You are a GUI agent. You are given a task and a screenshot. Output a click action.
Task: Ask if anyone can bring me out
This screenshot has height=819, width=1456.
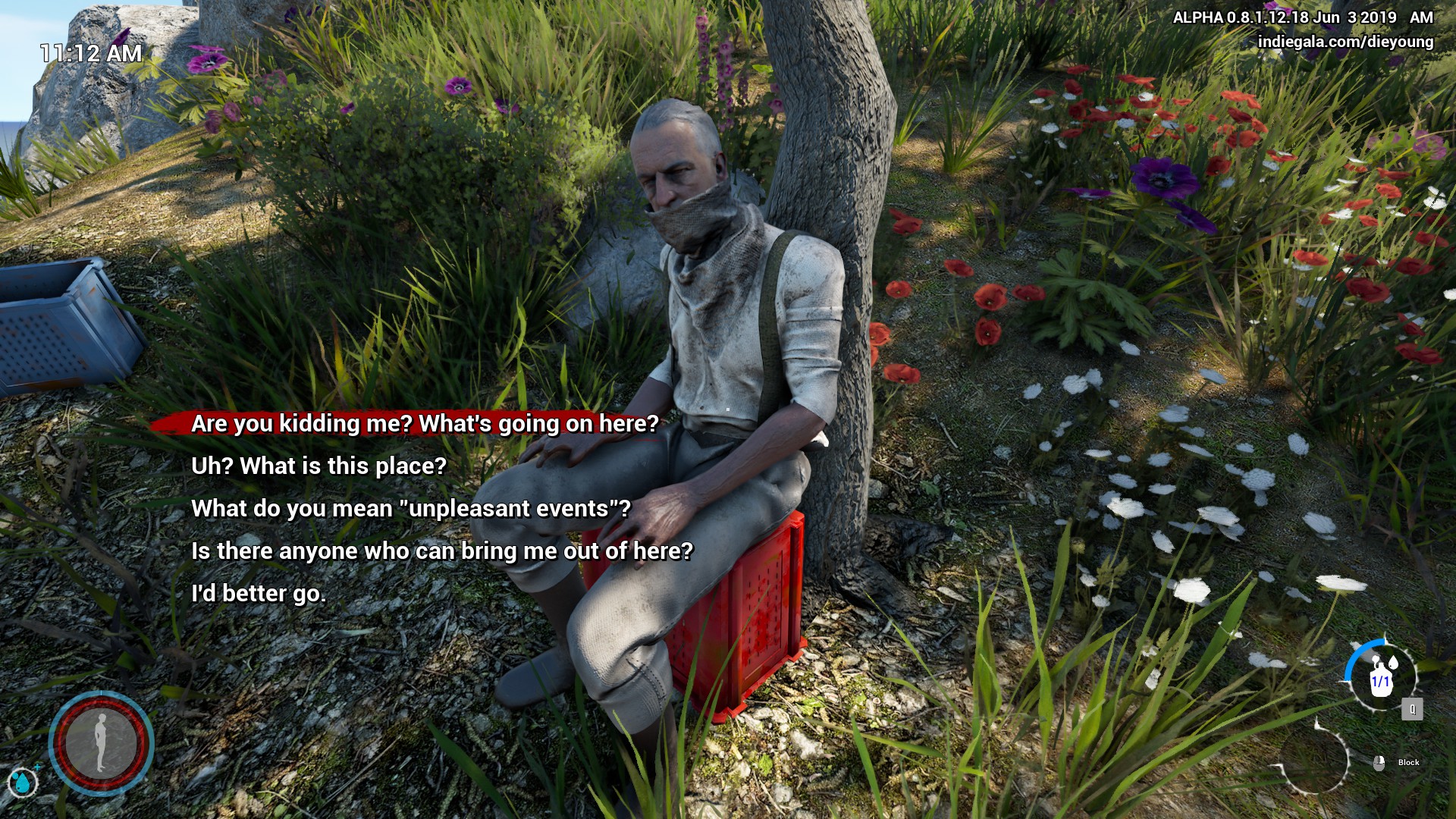click(441, 551)
